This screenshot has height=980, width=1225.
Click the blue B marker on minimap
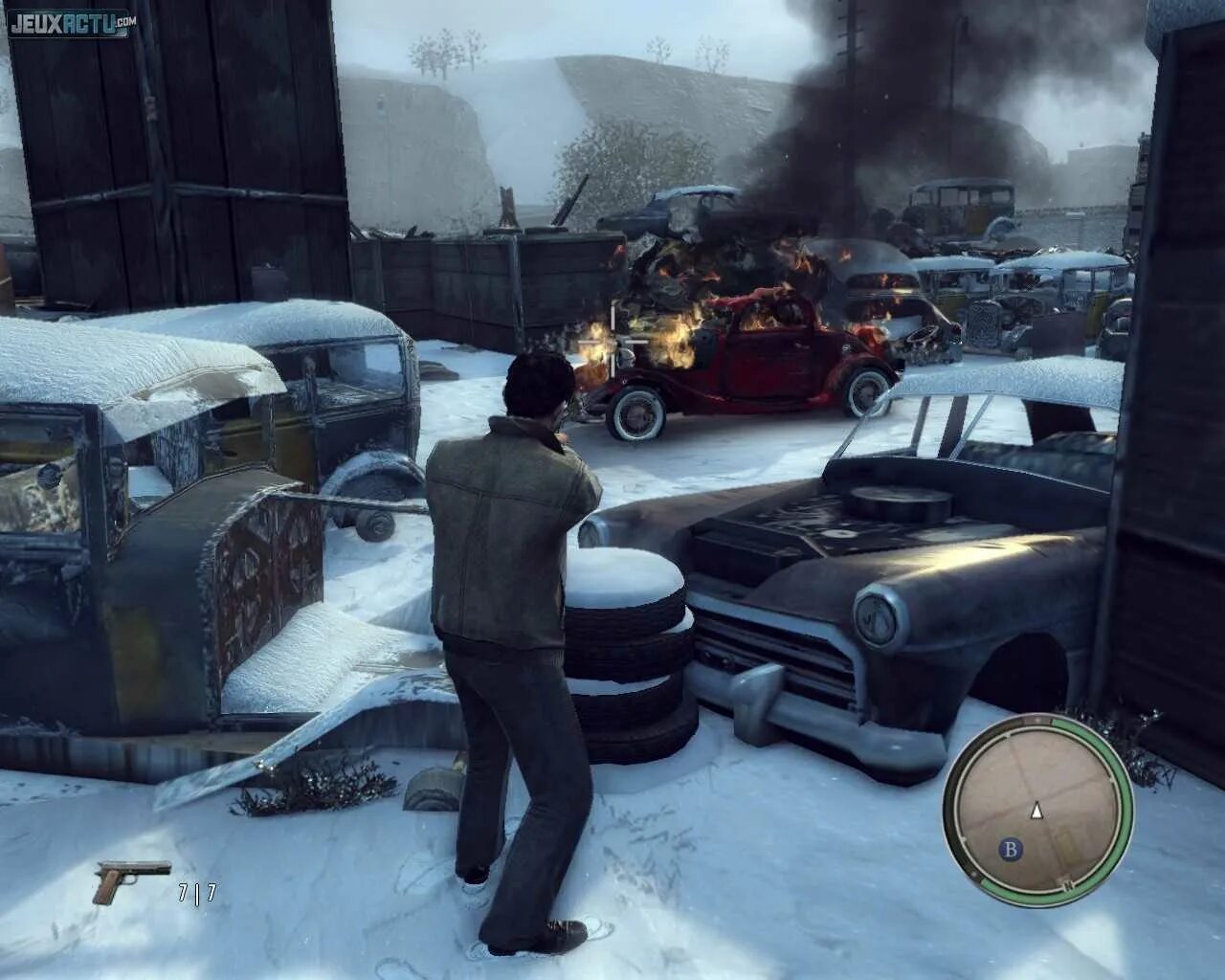[1009, 848]
